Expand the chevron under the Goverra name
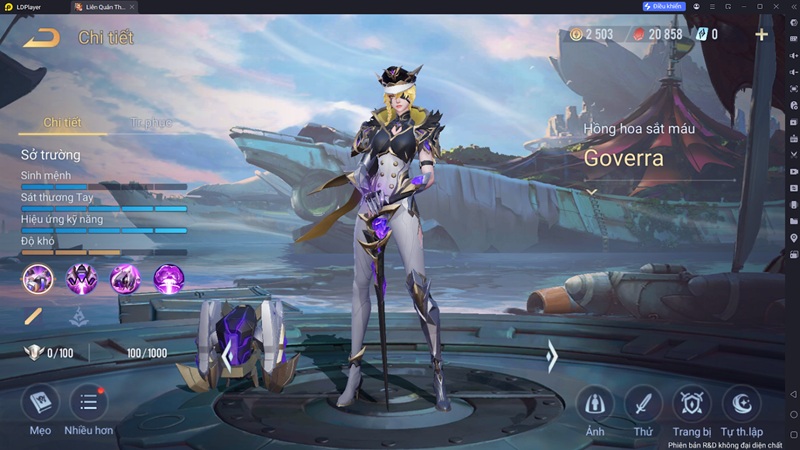 click(x=591, y=190)
